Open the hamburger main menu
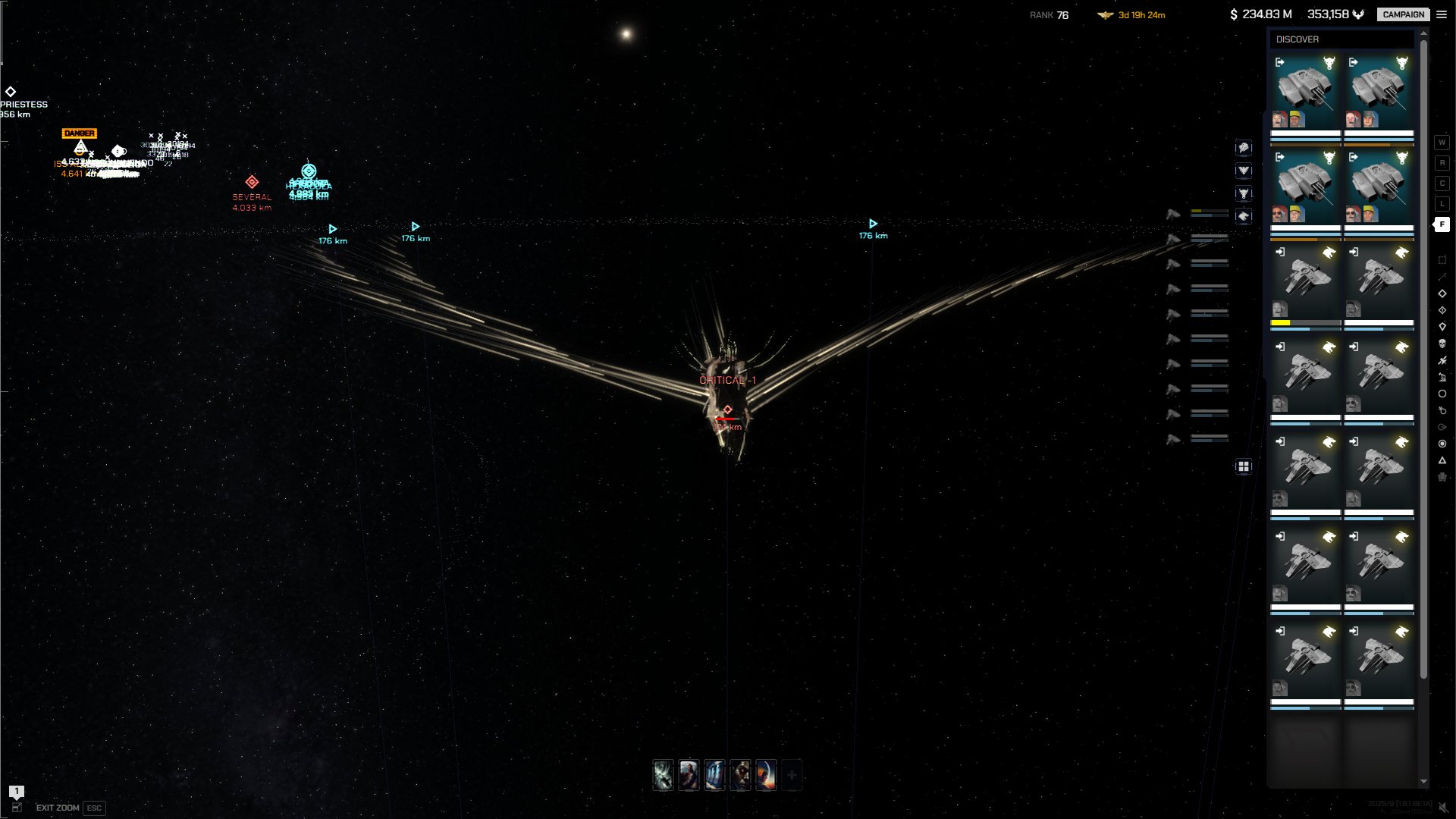Screen dimensions: 1456x819 point(1442,14)
